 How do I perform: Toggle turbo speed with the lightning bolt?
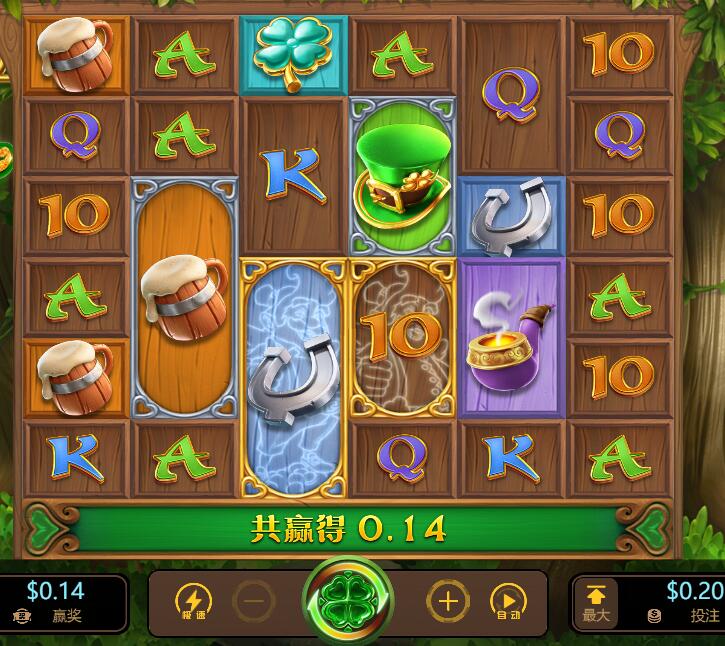193,601
